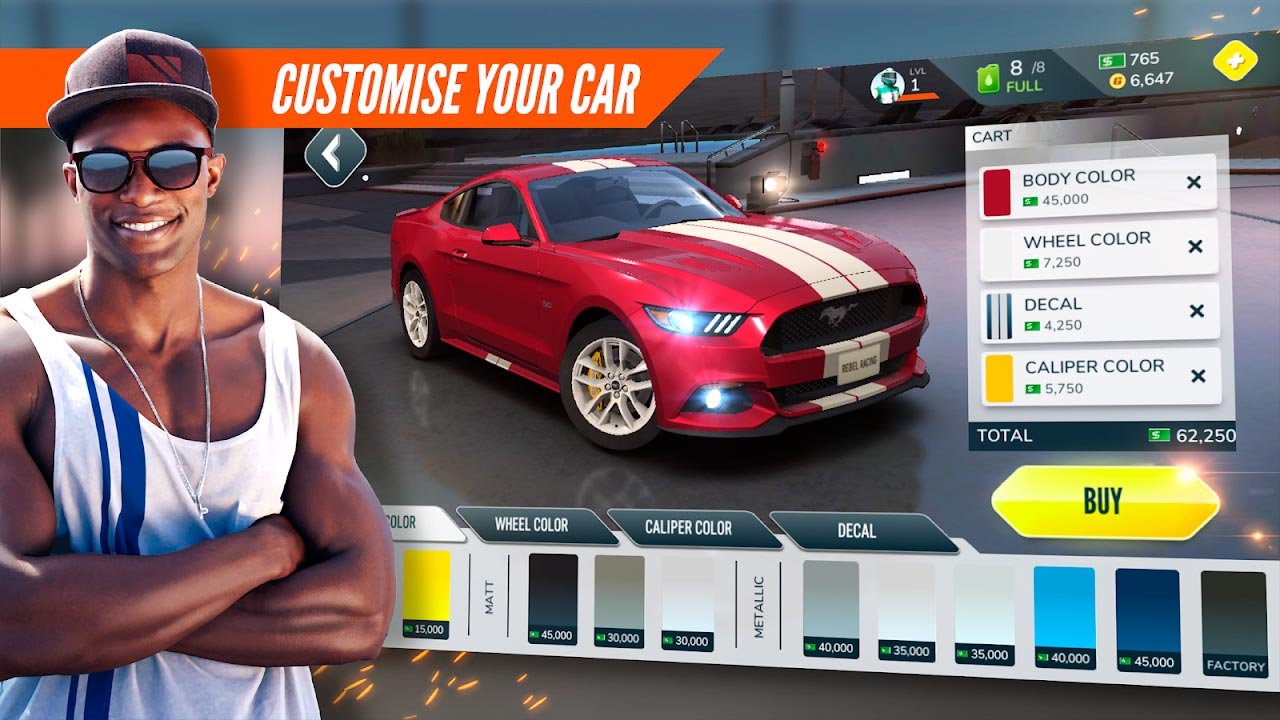
Task: Go back with the arrow button
Action: click(335, 155)
